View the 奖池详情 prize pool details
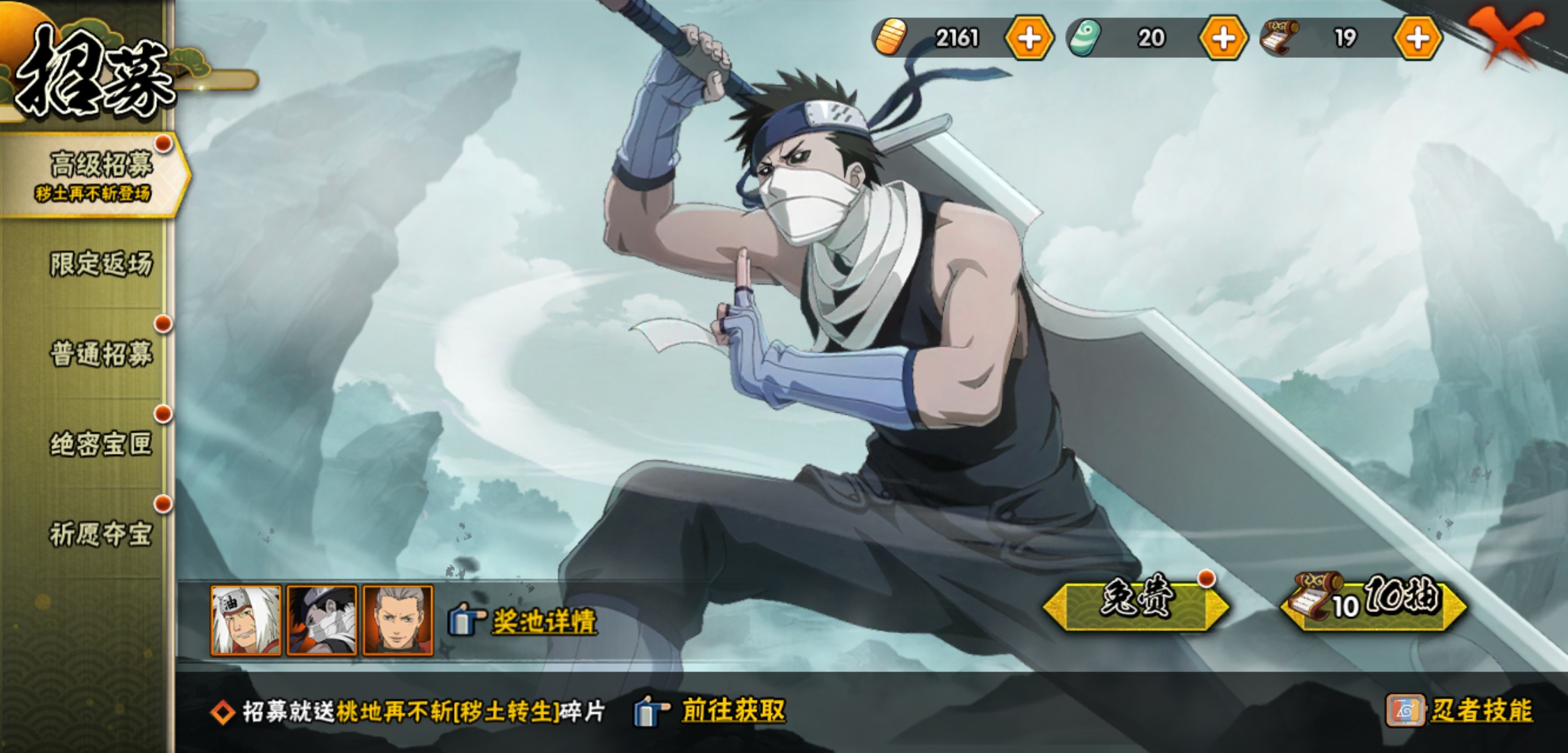 click(x=543, y=621)
